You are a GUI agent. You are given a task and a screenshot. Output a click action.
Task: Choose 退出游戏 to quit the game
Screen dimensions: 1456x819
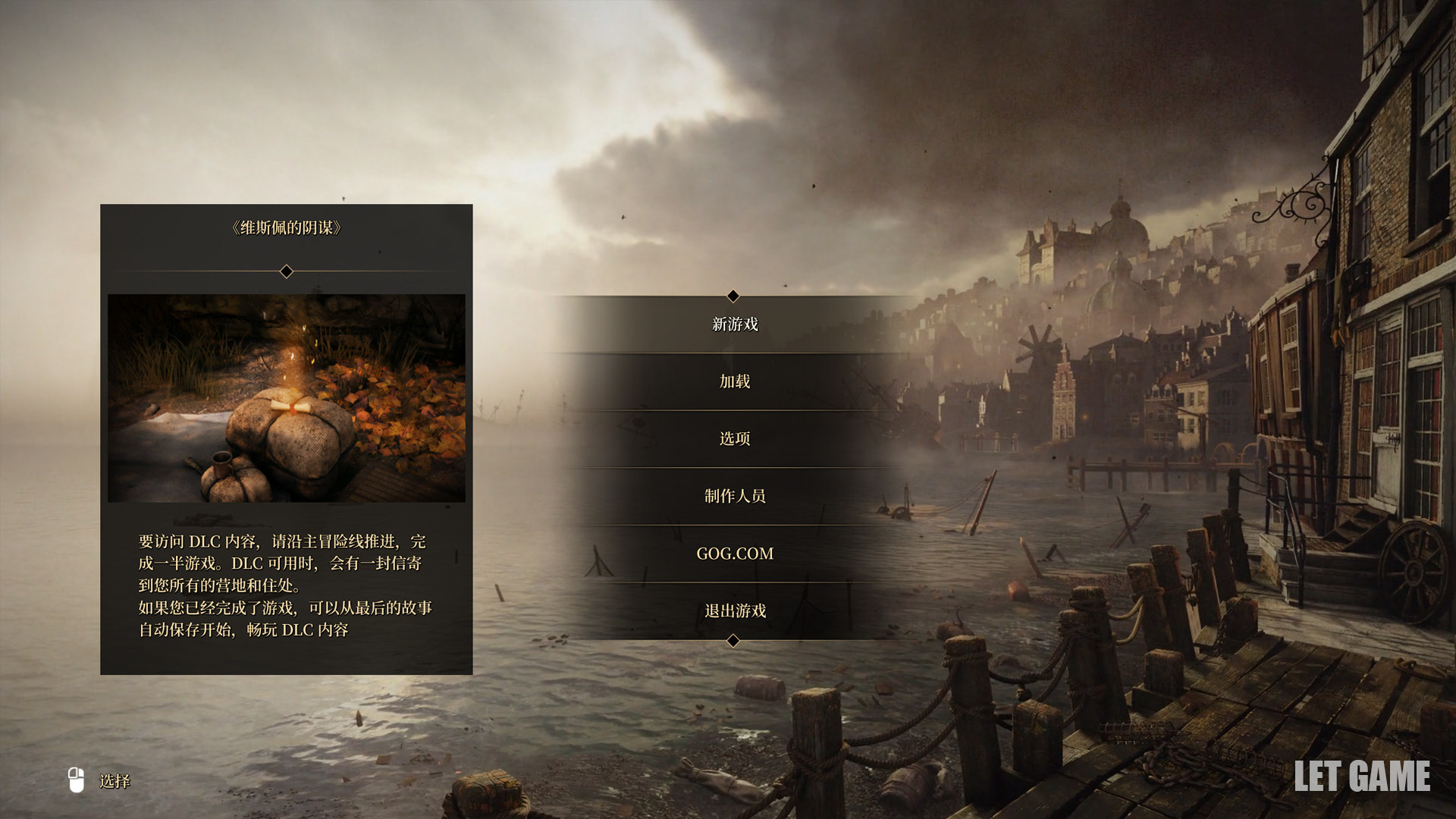click(735, 610)
